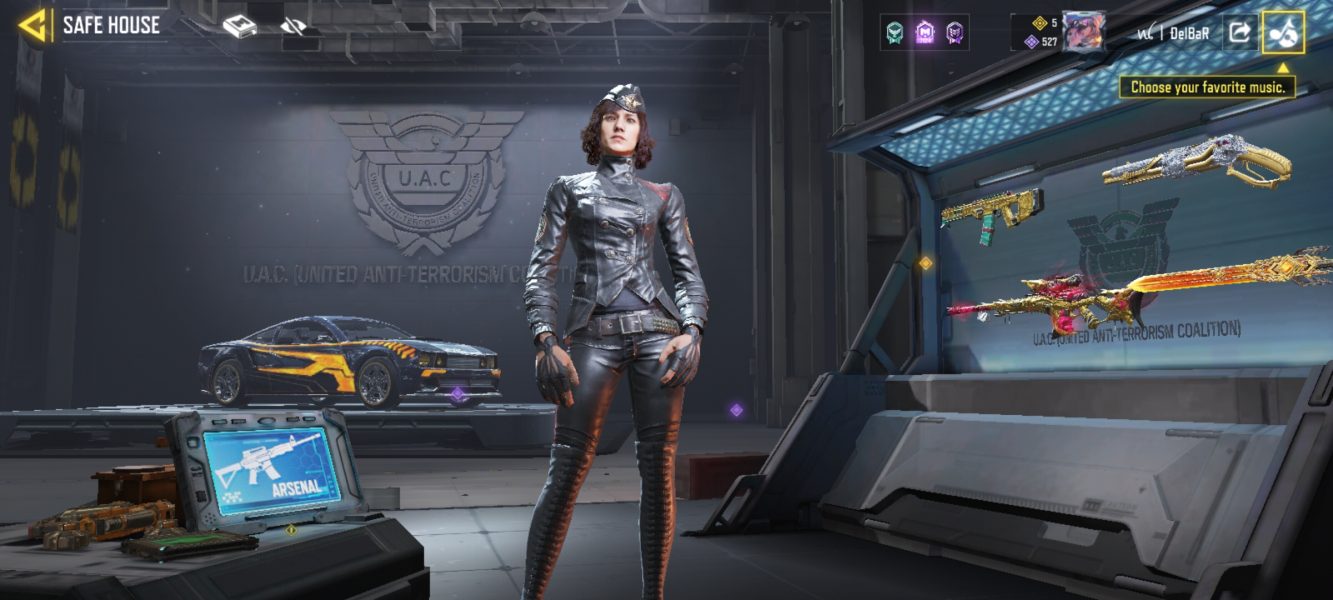Open the book icon next to Safe House
Viewport: 1333px width, 600px height.
pyautogui.click(x=240, y=27)
